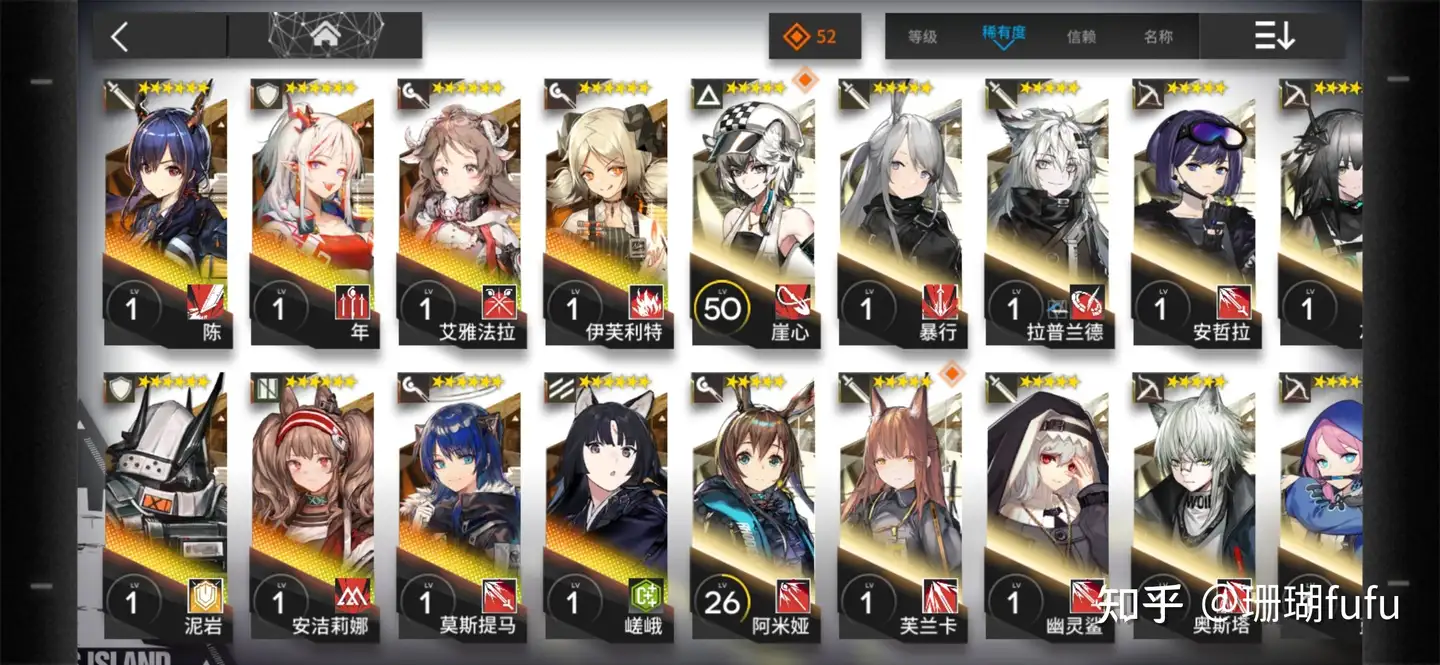This screenshot has height=665, width=1440.
Task: Select operator 伊芙利特 card
Action: (606, 210)
